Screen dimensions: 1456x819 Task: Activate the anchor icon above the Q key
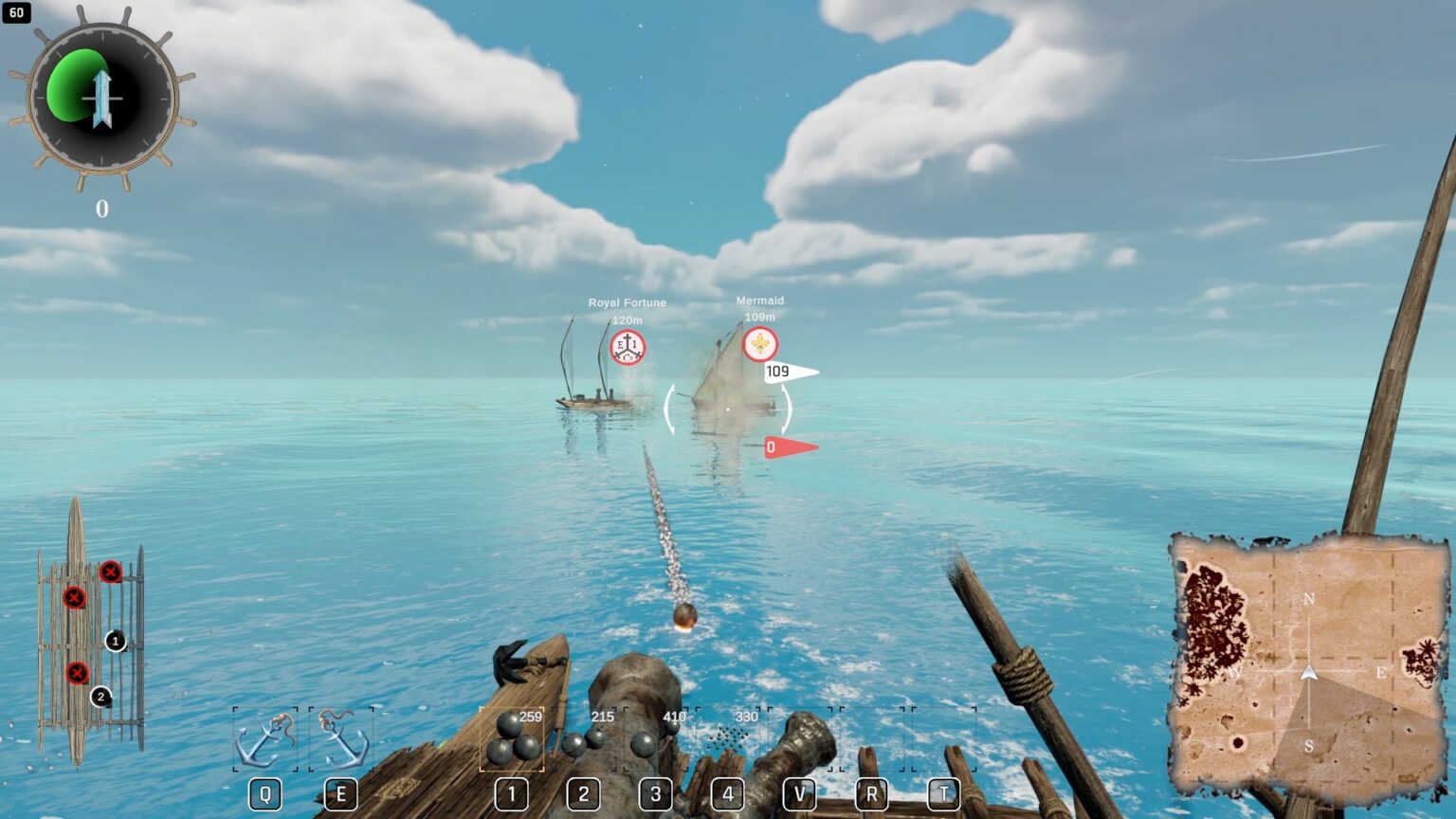pos(264,739)
